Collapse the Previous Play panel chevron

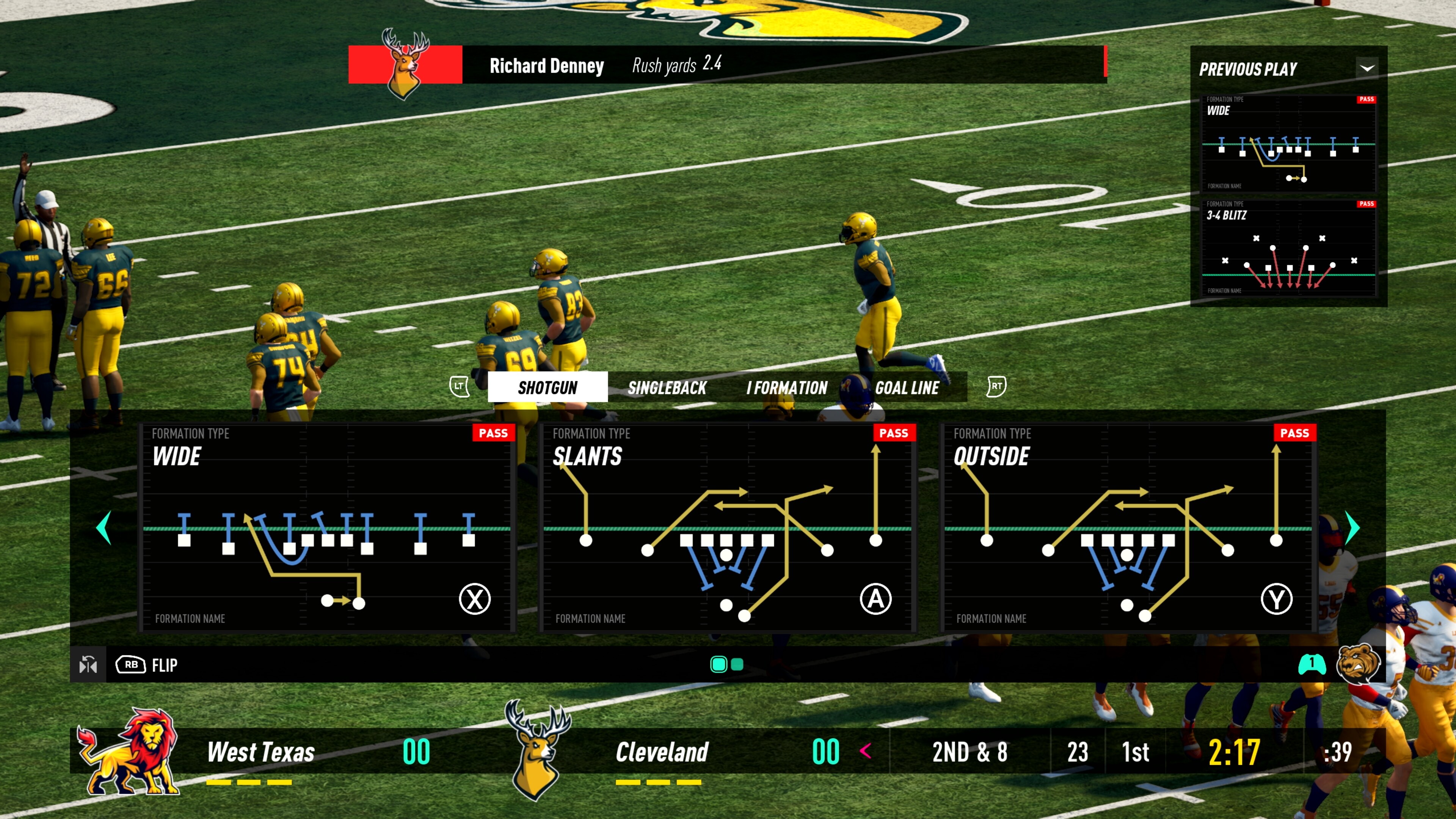(1368, 68)
